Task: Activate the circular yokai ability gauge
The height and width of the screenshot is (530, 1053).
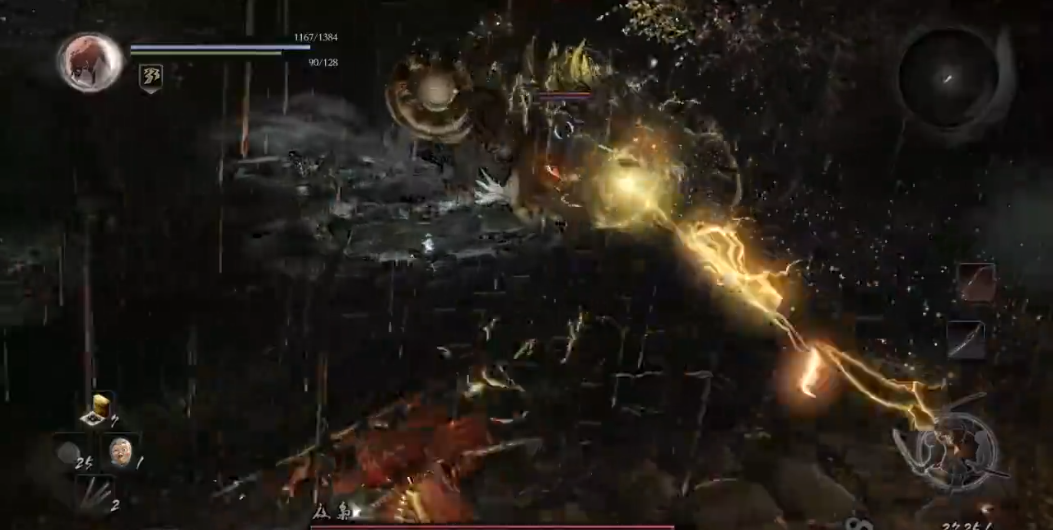Action: 946,451
